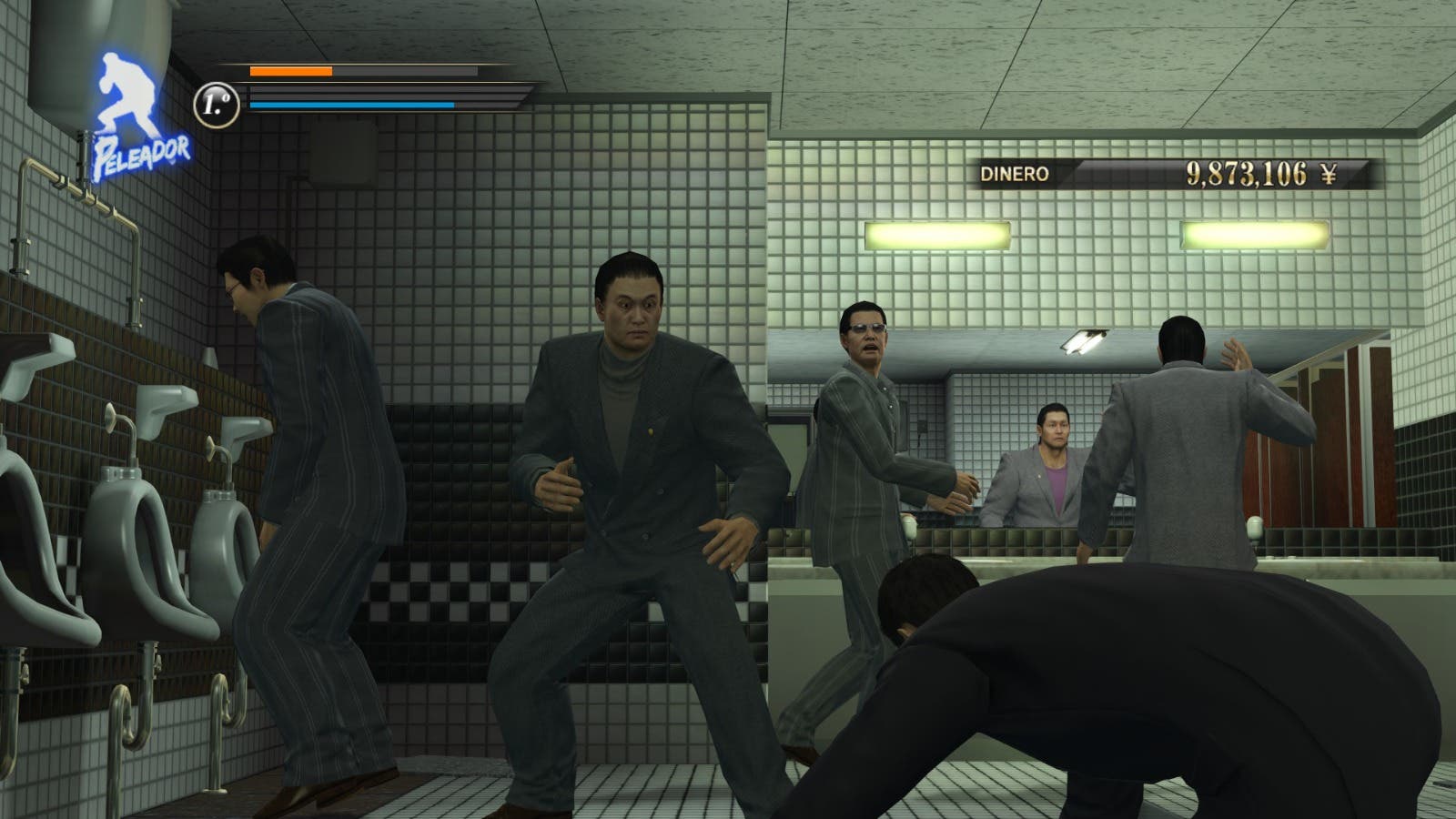Switch focus to the rank indicator panel
This screenshot has height=819, width=1456.
(216, 104)
